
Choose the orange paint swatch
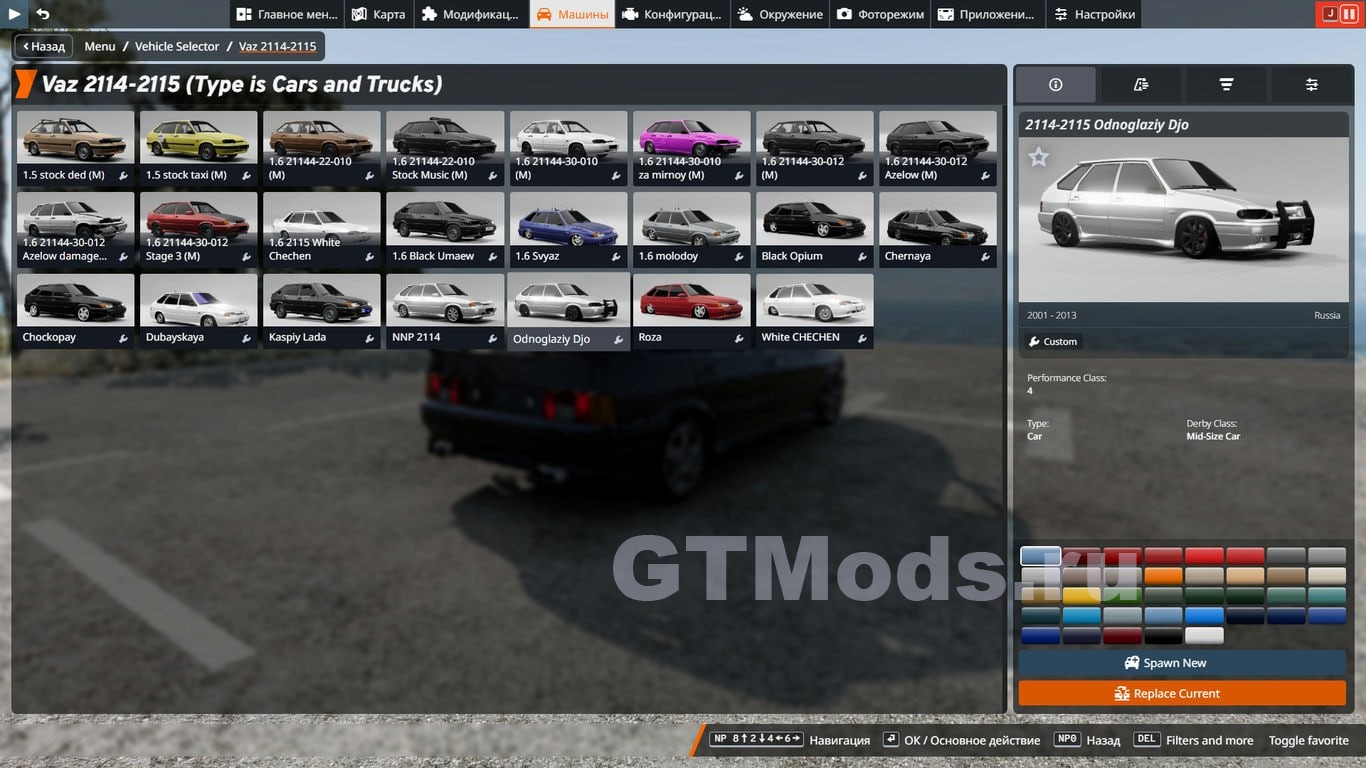[1163, 576]
